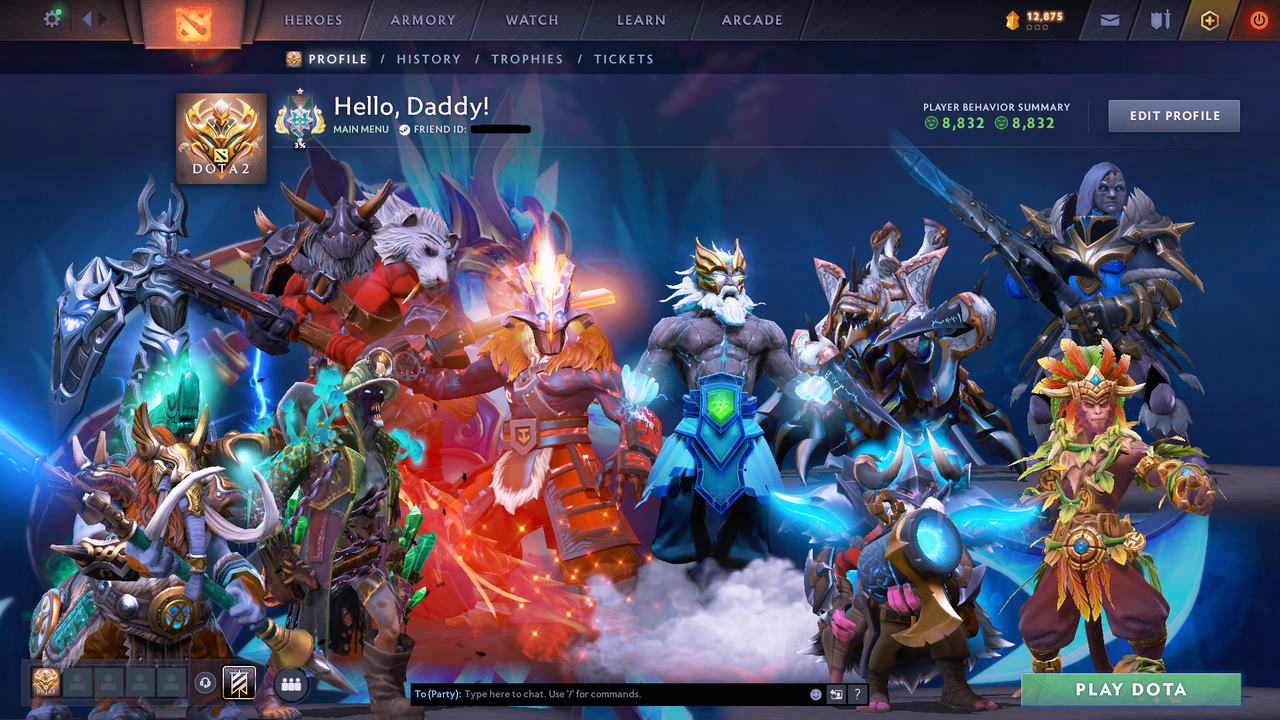This screenshot has height=720, width=1280.
Task: Click the power/logout icon
Action: click(1258, 19)
